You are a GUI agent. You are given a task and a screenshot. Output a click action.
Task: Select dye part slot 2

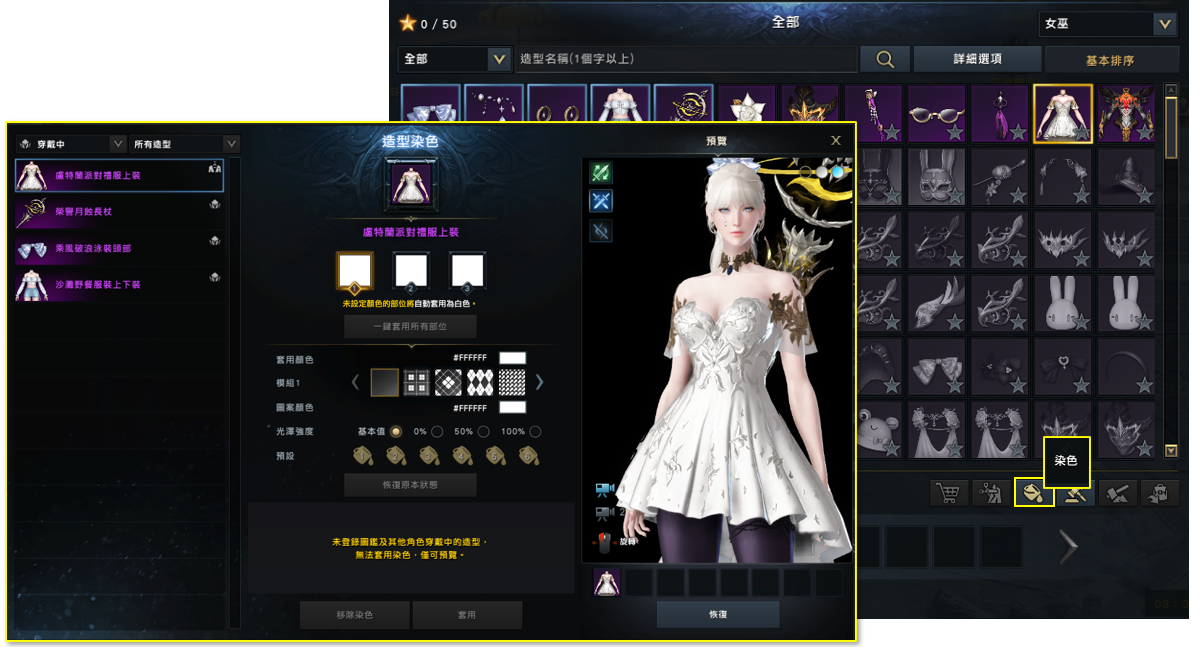tap(411, 271)
